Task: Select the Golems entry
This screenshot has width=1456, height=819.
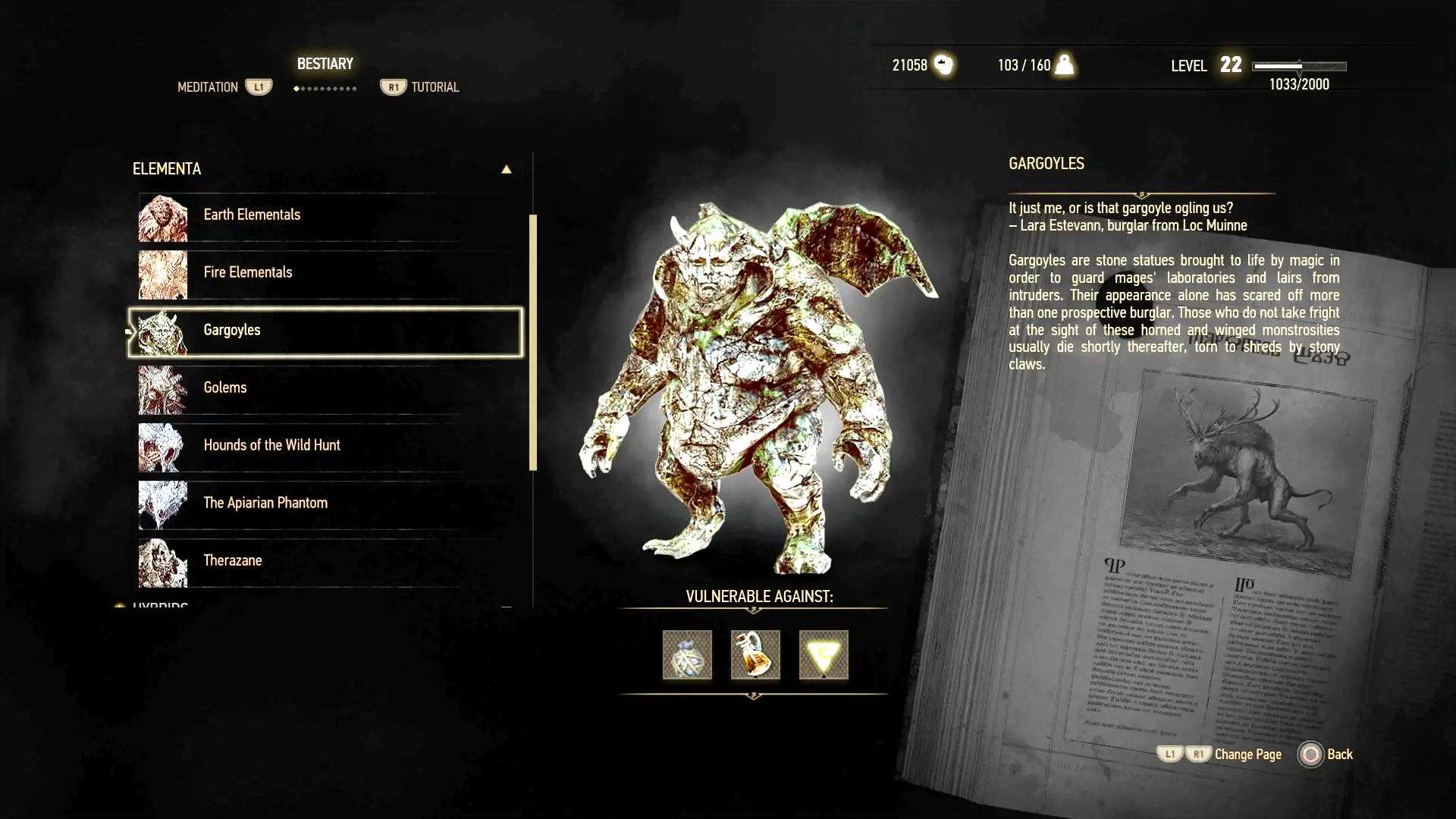Action: (x=225, y=388)
